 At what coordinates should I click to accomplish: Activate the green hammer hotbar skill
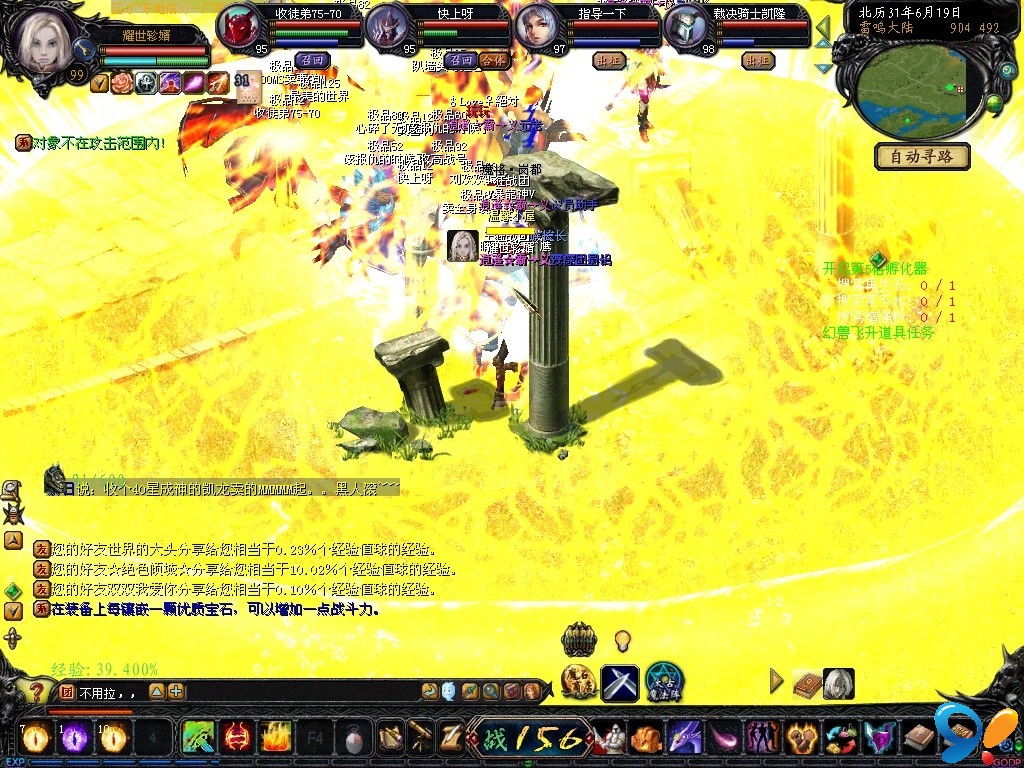click(x=199, y=738)
